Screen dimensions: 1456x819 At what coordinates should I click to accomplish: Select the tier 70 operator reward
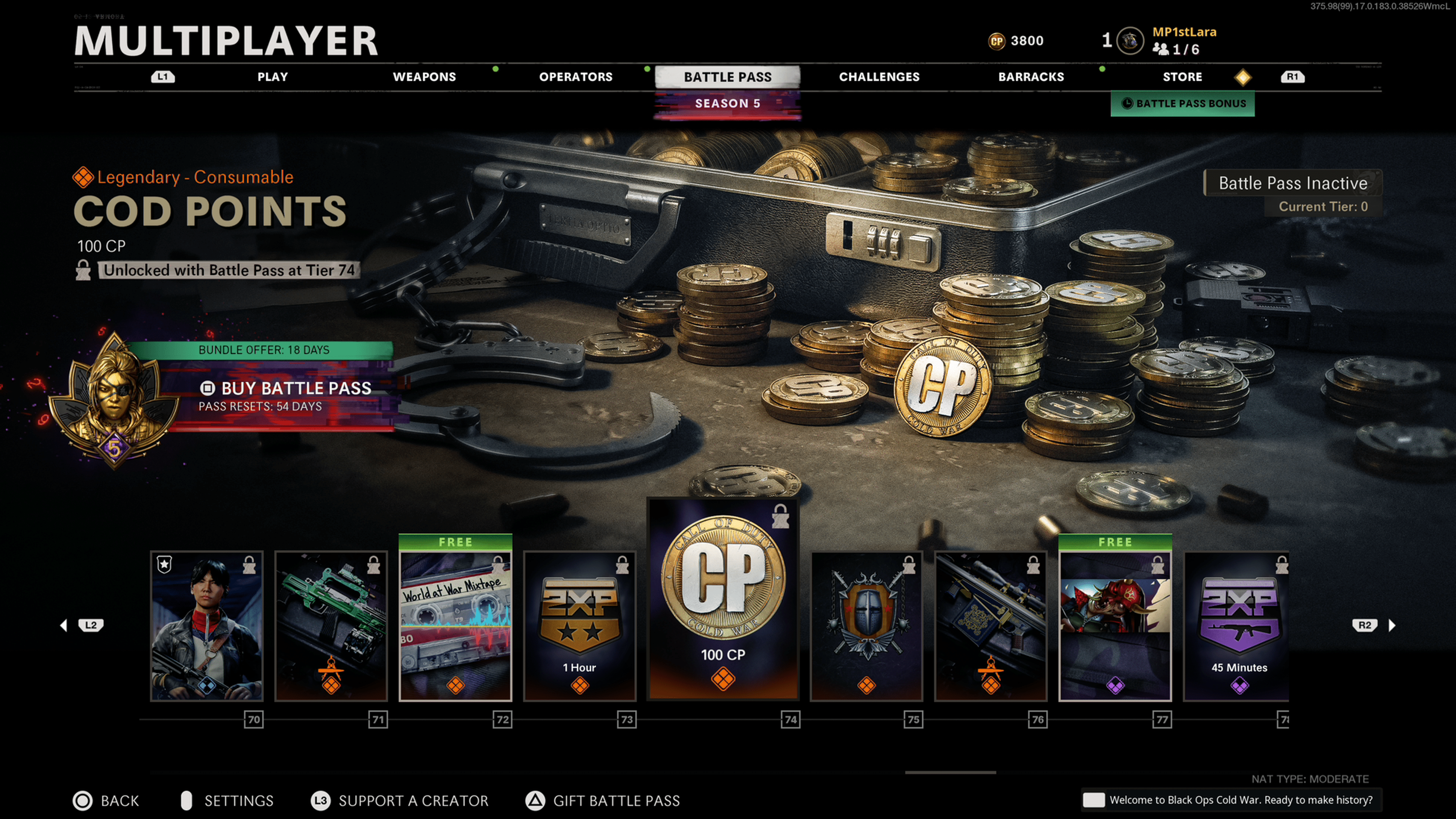tap(207, 626)
